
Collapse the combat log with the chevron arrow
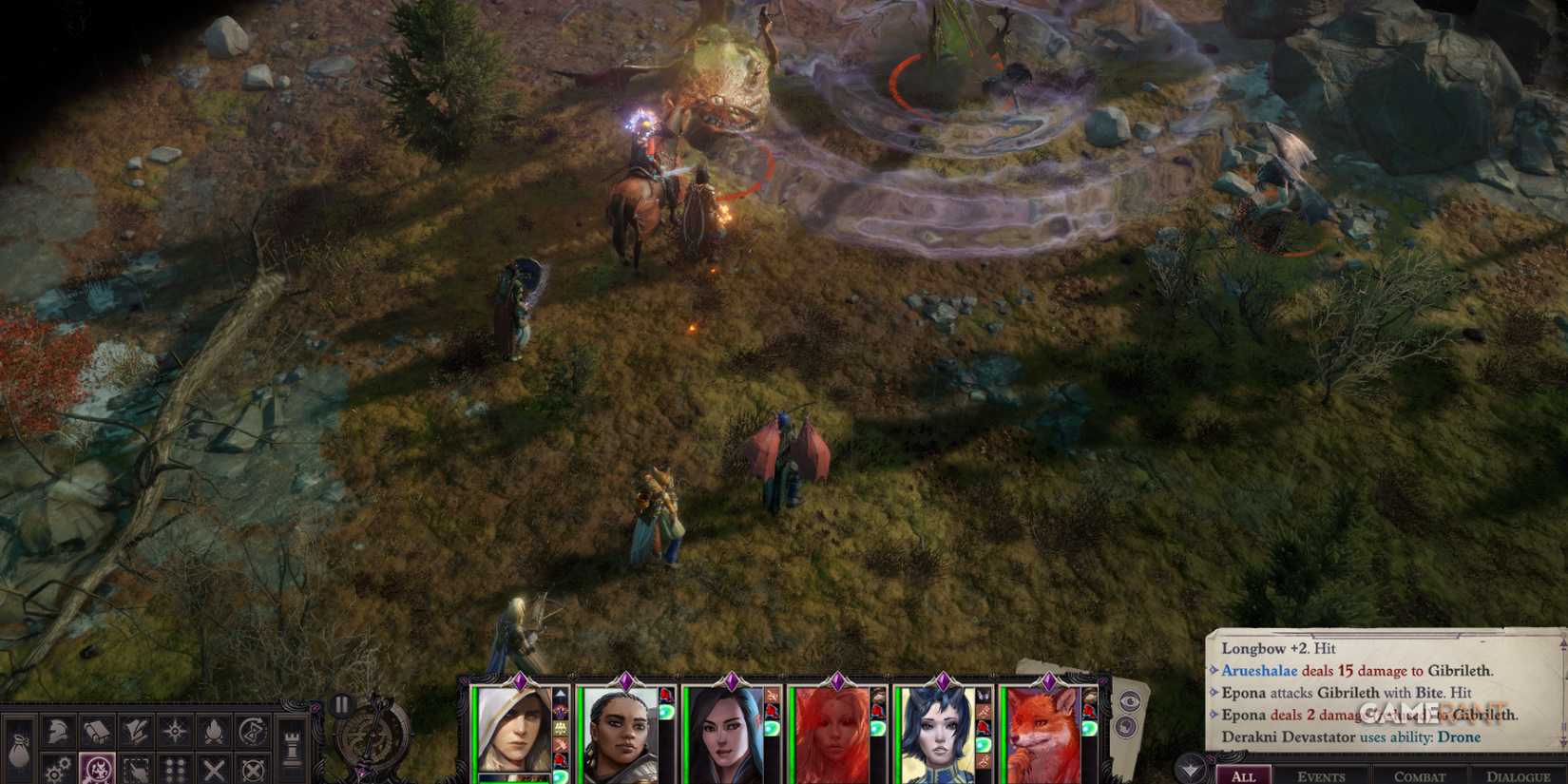point(1189,768)
